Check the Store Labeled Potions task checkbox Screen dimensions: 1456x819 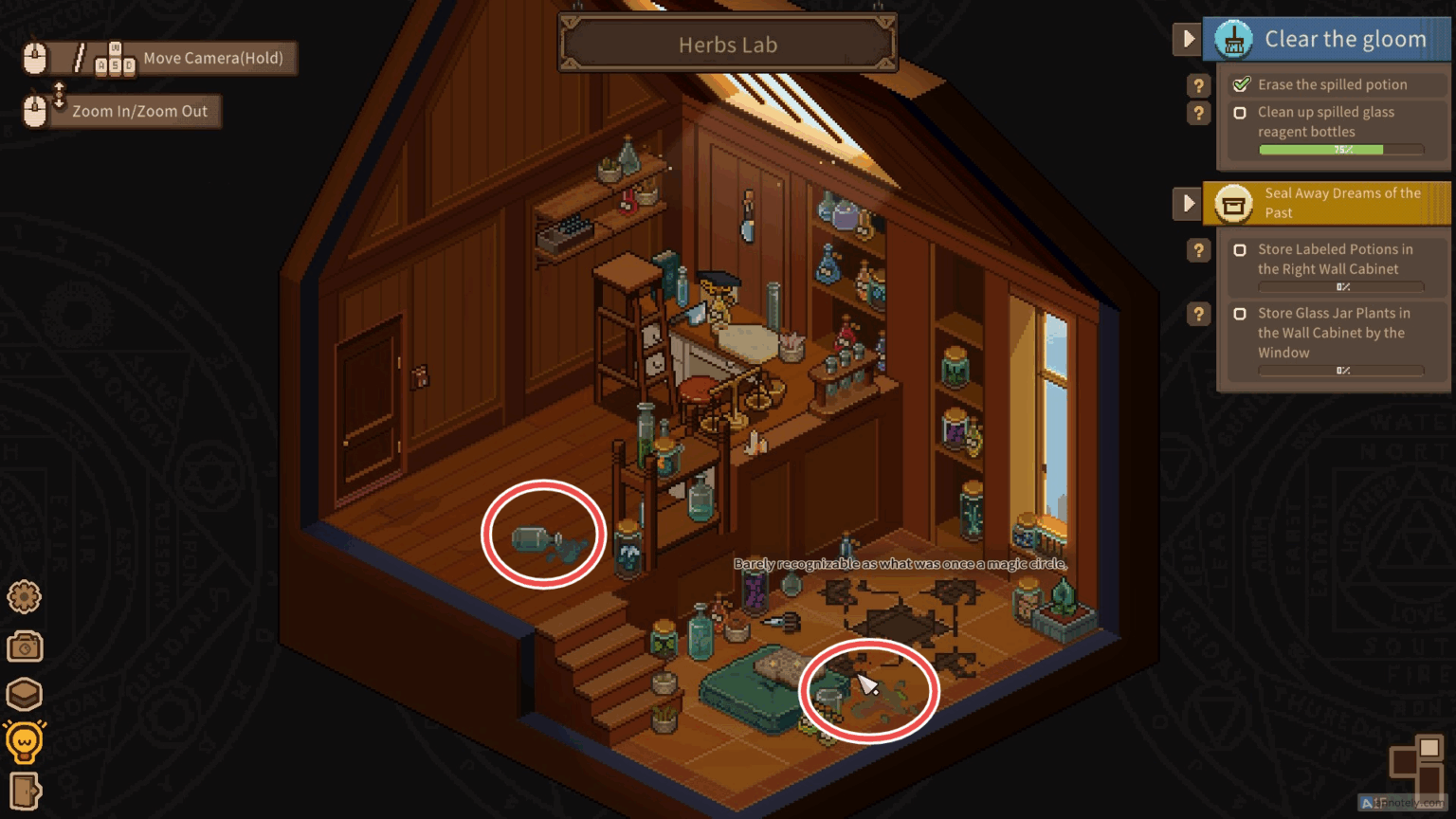click(x=1242, y=249)
